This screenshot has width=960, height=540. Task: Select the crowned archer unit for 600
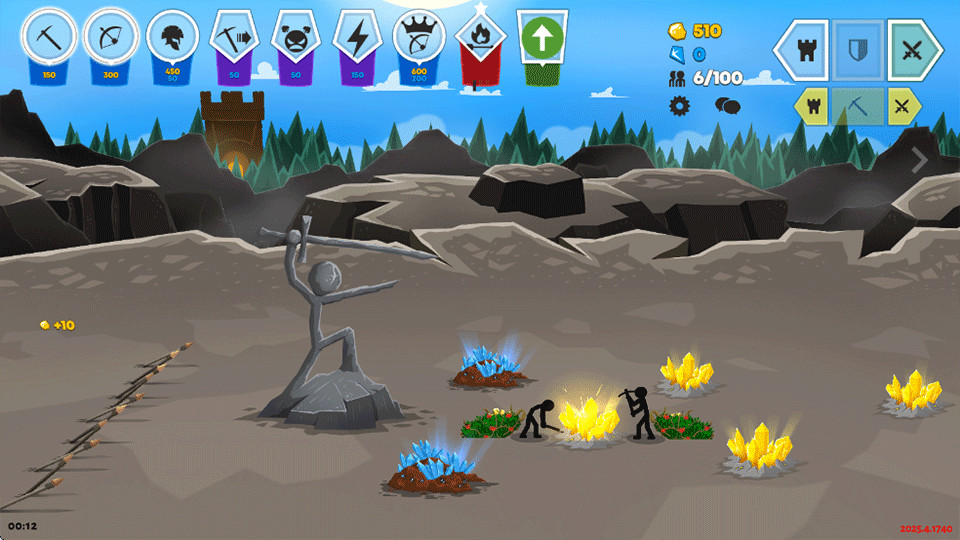tap(418, 38)
